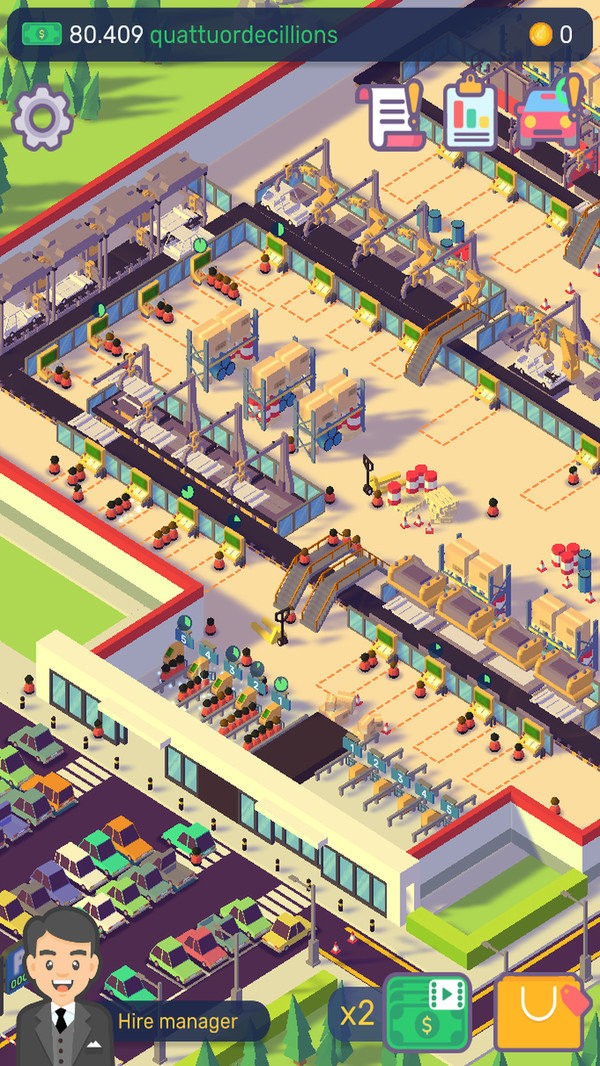Open the red car menu
The height and width of the screenshot is (1066, 600).
pyautogui.click(x=549, y=115)
